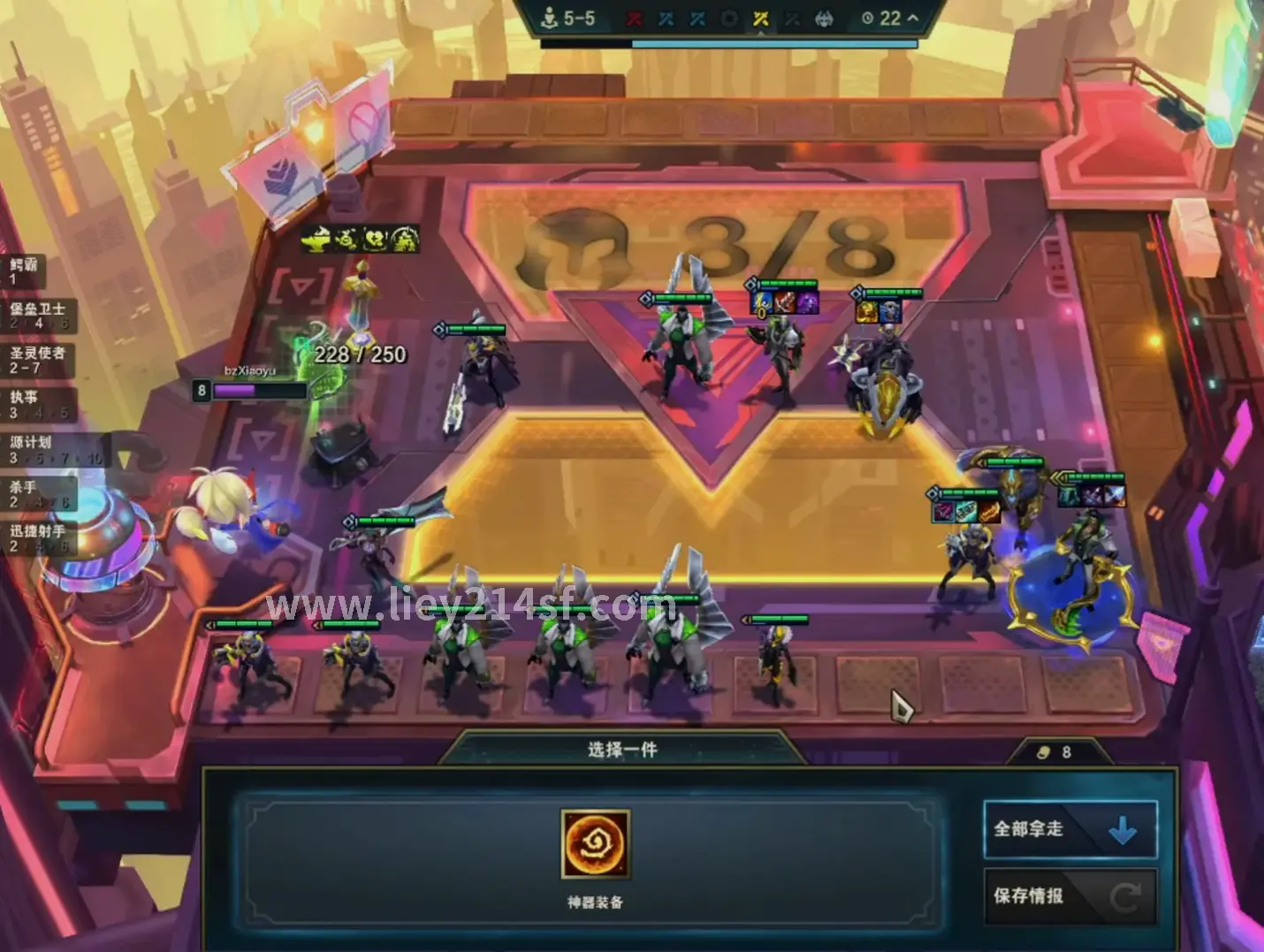Click the 迅捷射手 trait entry
This screenshot has width=1264, height=952.
tap(39, 538)
